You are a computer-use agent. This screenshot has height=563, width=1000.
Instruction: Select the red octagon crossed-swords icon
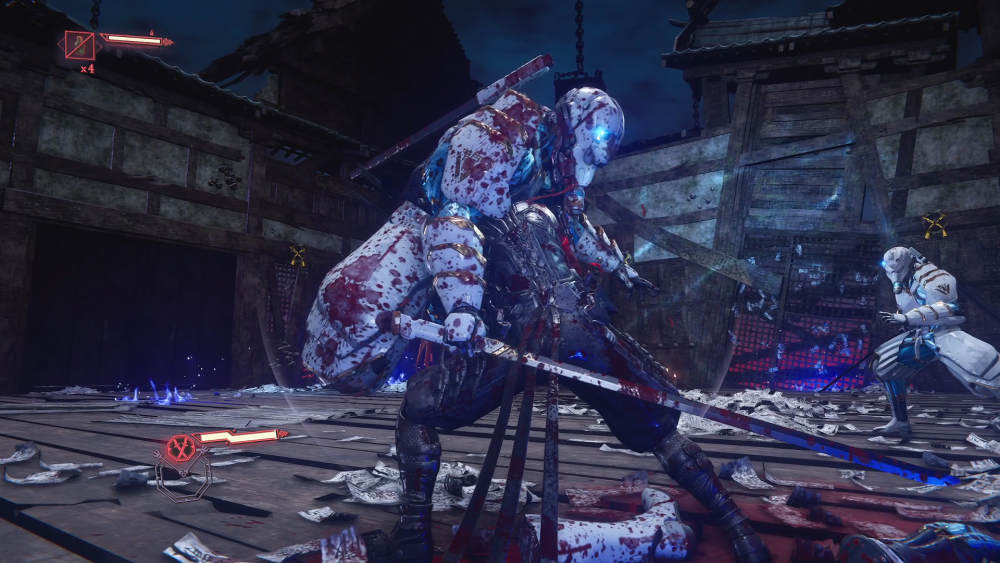[x=181, y=448]
